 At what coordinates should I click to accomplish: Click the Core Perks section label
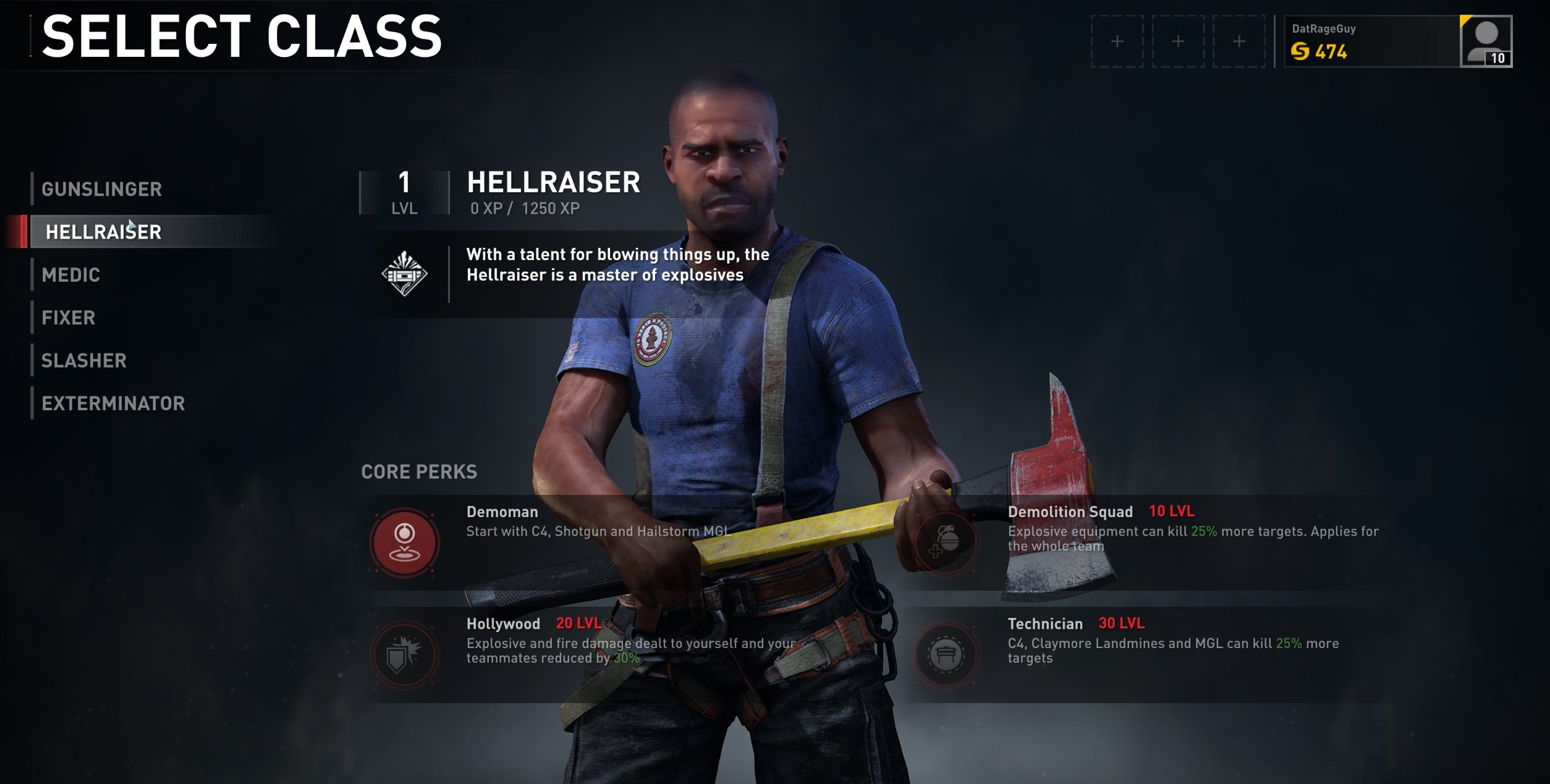pos(419,472)
